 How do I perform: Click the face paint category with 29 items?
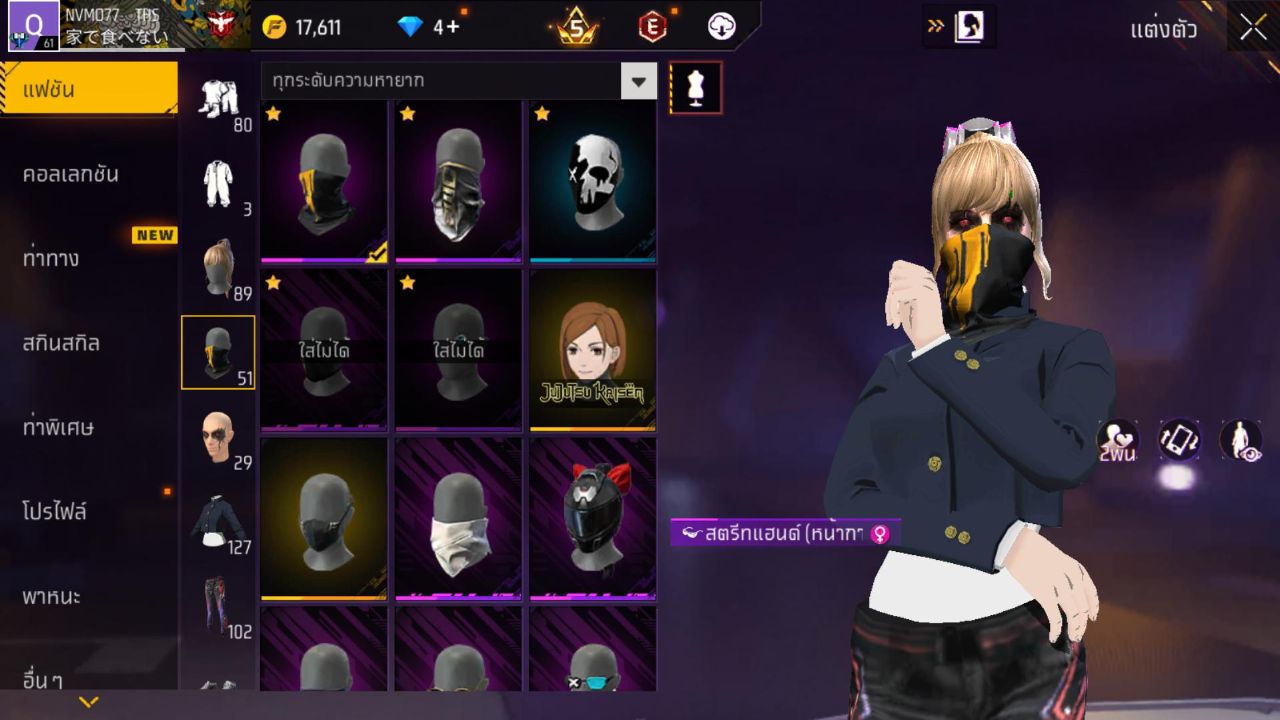218,438
